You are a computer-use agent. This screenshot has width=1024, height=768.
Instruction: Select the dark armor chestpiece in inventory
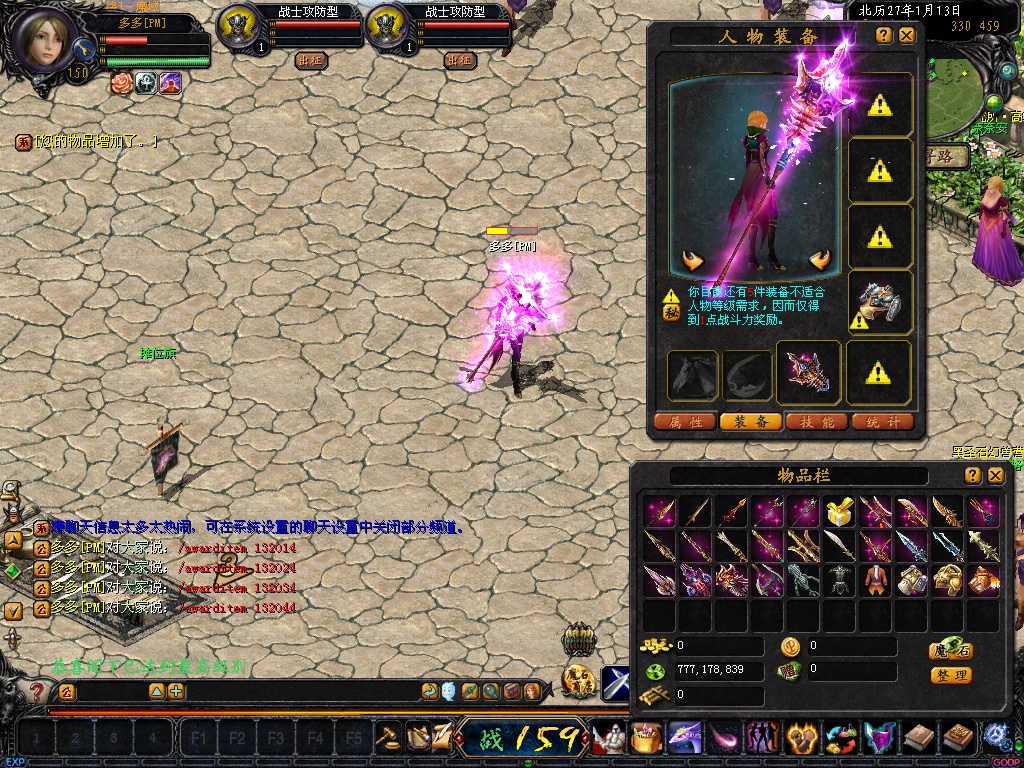click(838, 579)
